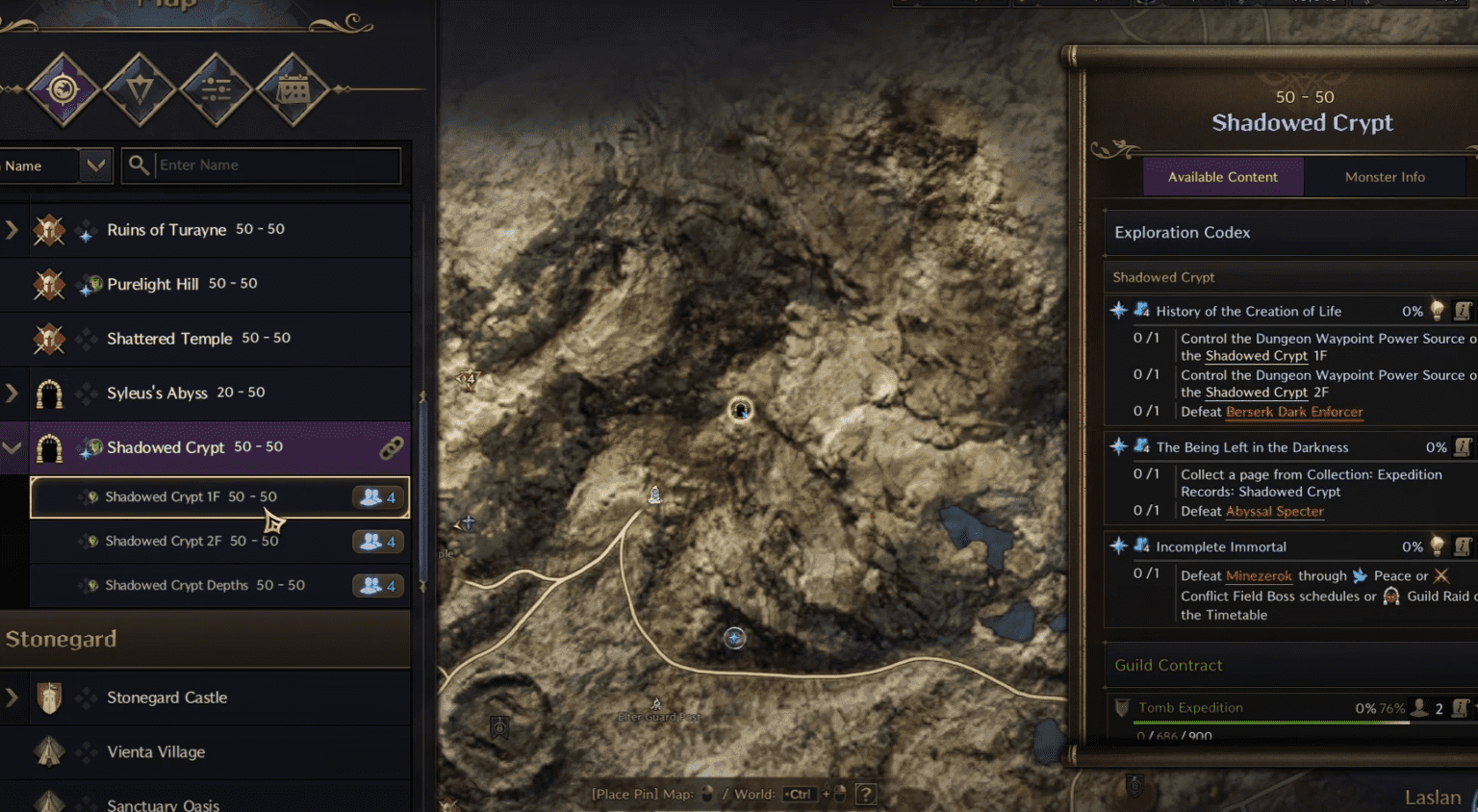Open the Abyssal Specter link

[1274, 511]
